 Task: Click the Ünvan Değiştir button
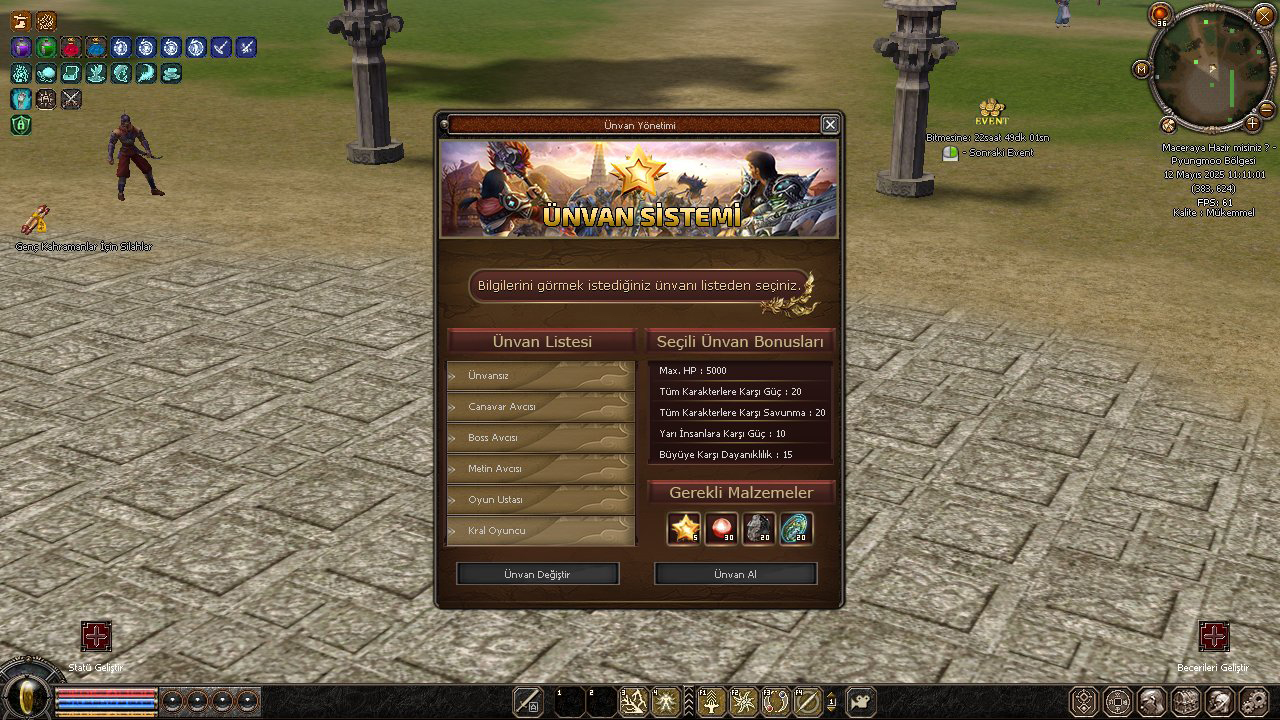click(537, 575)
